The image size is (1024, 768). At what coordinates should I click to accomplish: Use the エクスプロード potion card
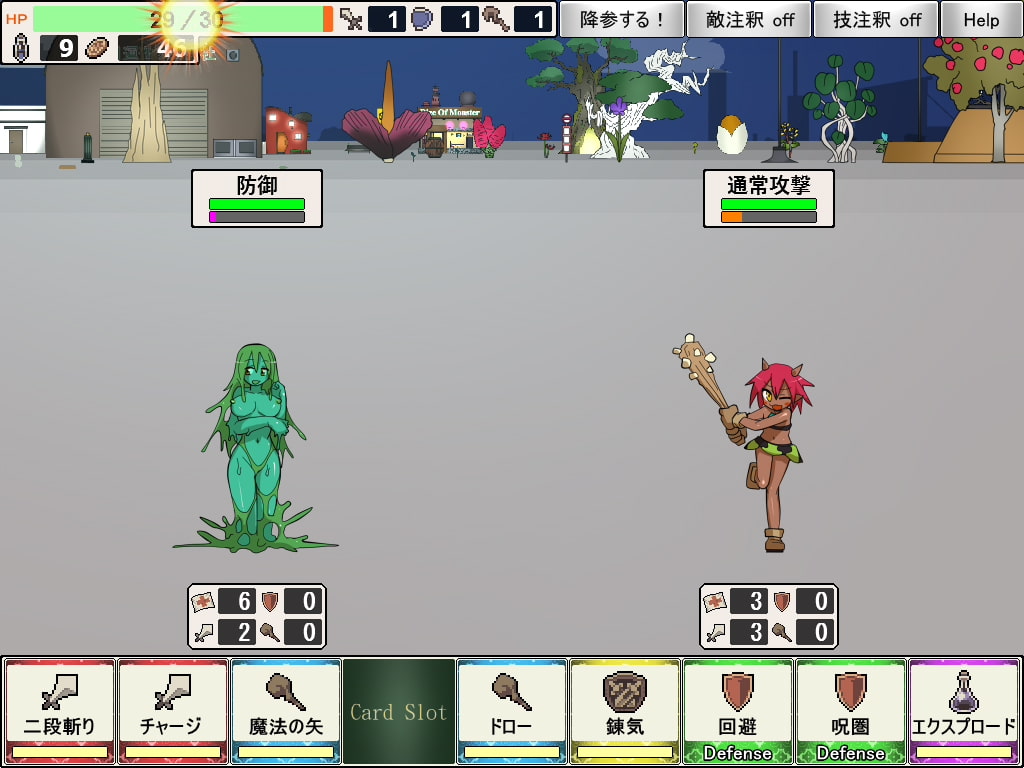(x=963, y=710)
